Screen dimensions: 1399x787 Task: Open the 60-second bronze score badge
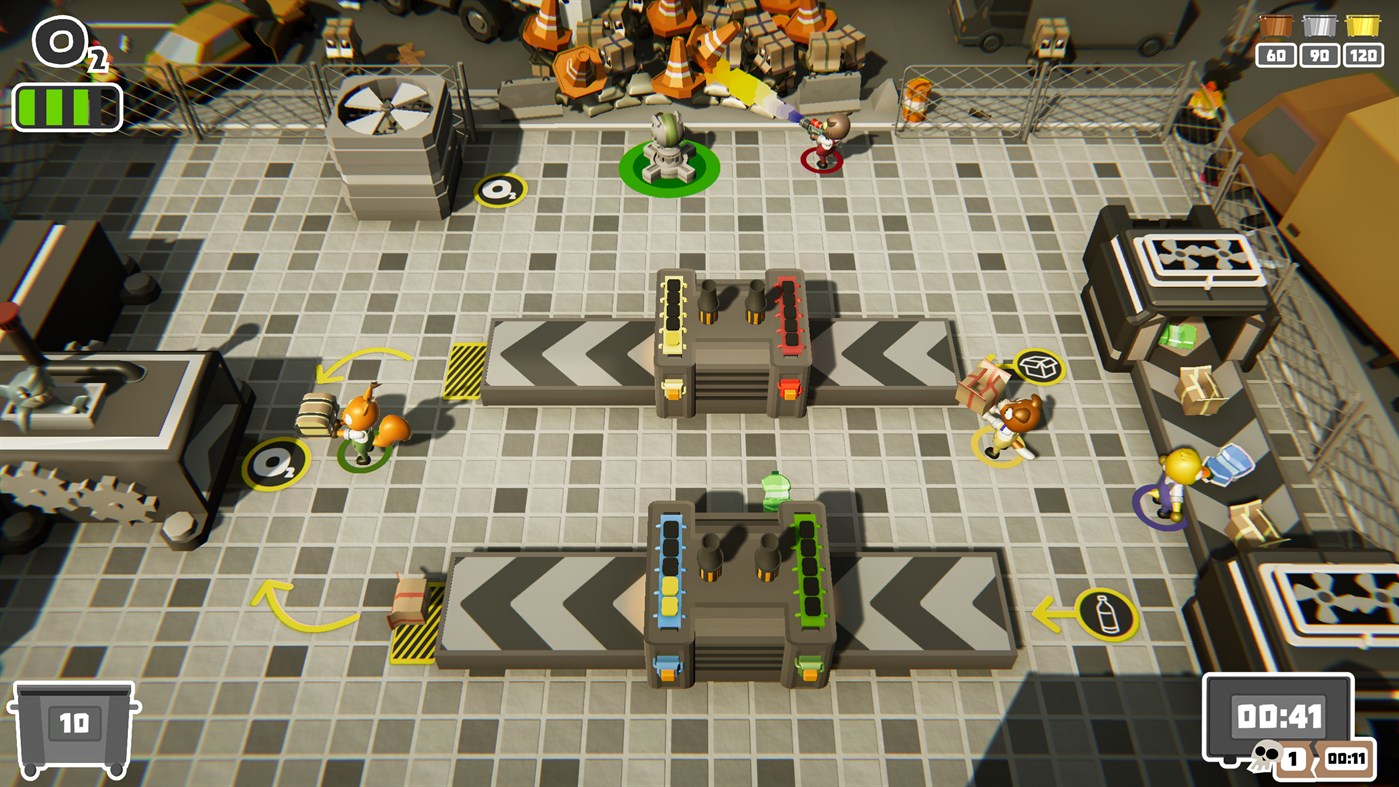pyautogui.click(x=1276, y=56)
